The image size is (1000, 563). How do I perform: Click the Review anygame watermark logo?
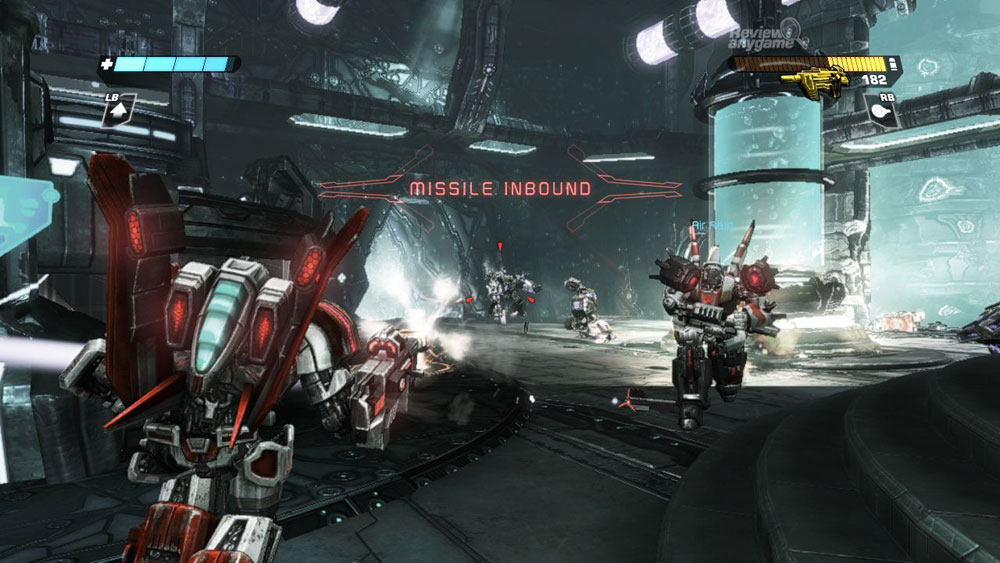click(764, 37)
